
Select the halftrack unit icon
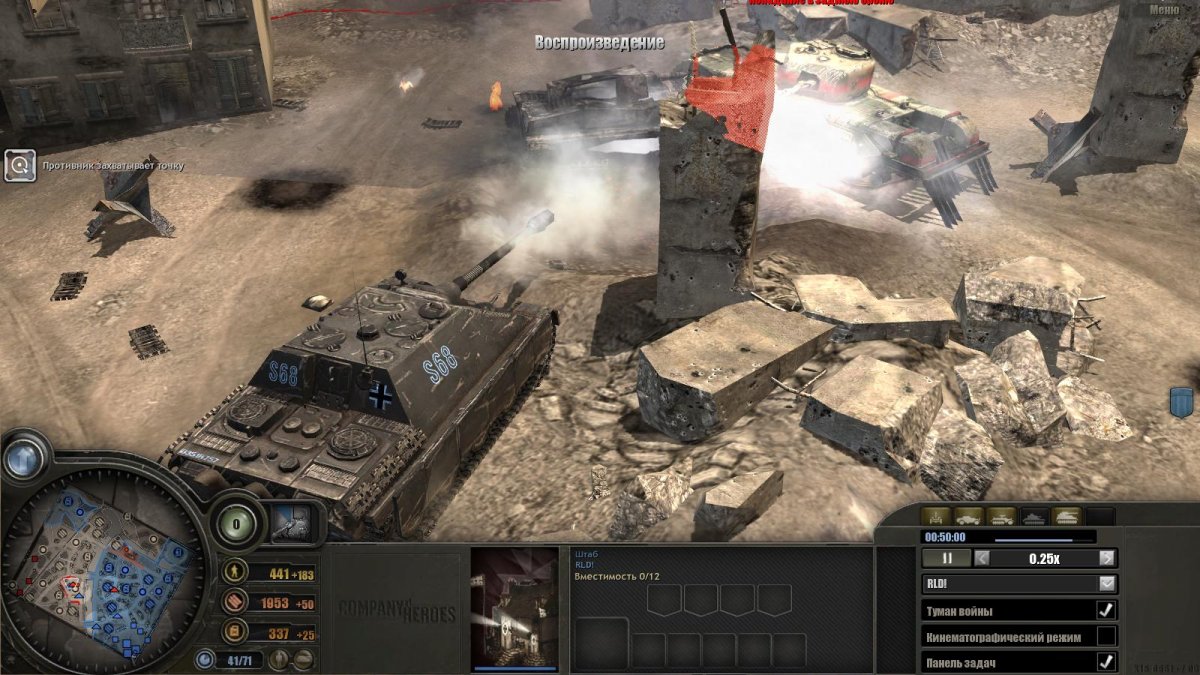(1002, 517)
